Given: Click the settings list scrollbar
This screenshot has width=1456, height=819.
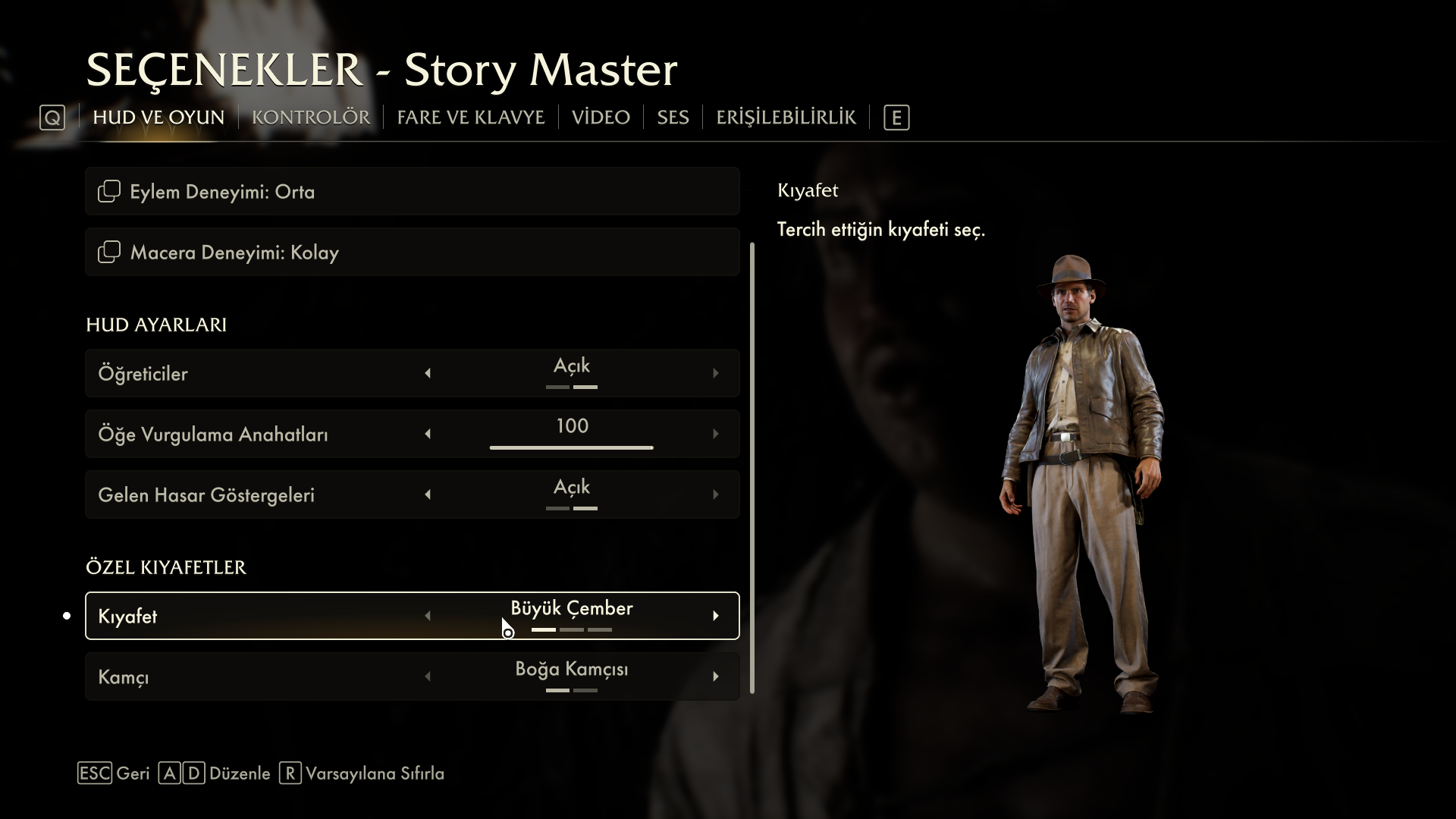Looking at the screenshot, I should point(752,467).
